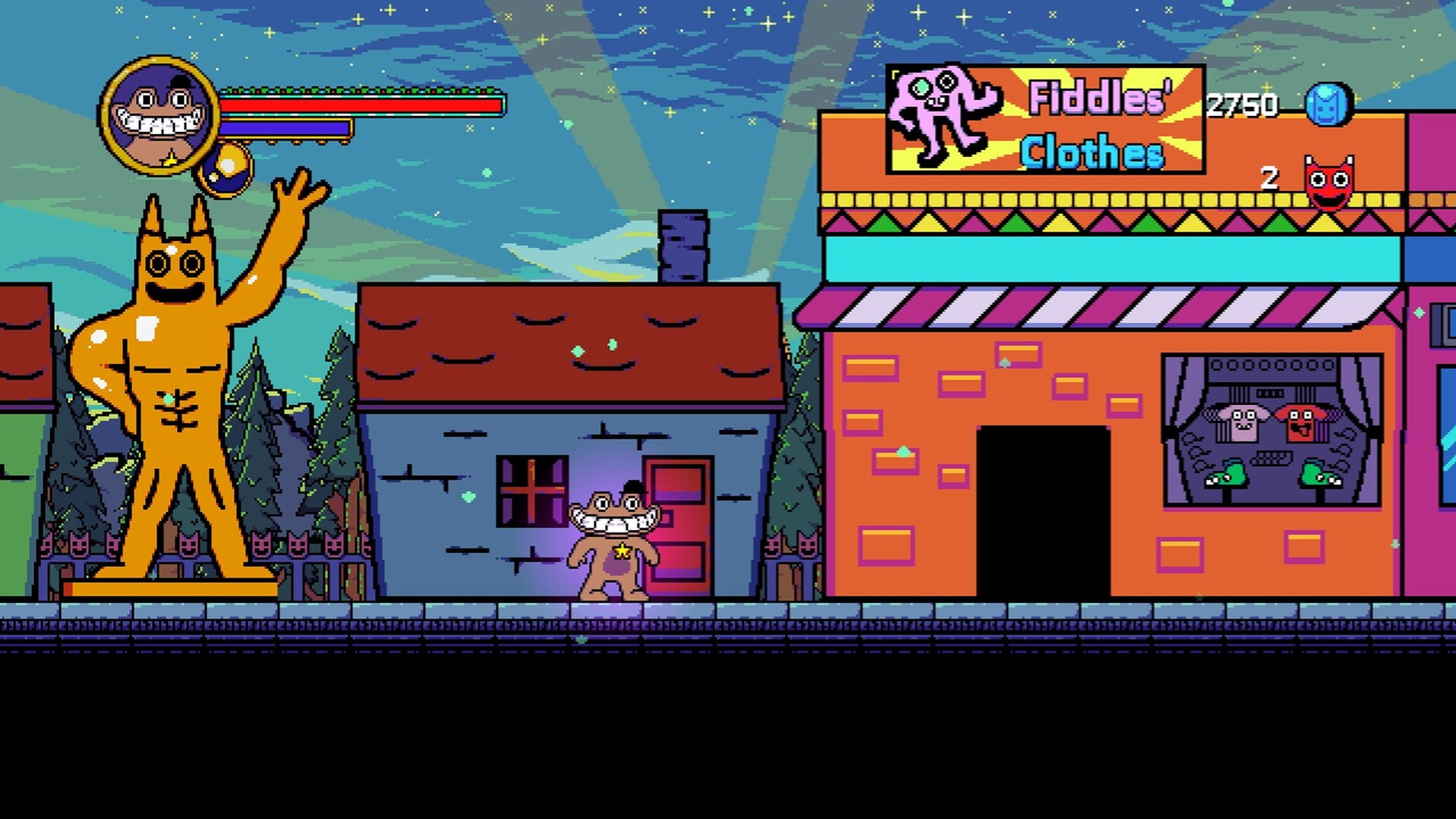Image resolution: width=1456 pixels, height=819 pixels.
Task: Click the pink mascot on the Fiddles' sign
Action: point(940,114)
